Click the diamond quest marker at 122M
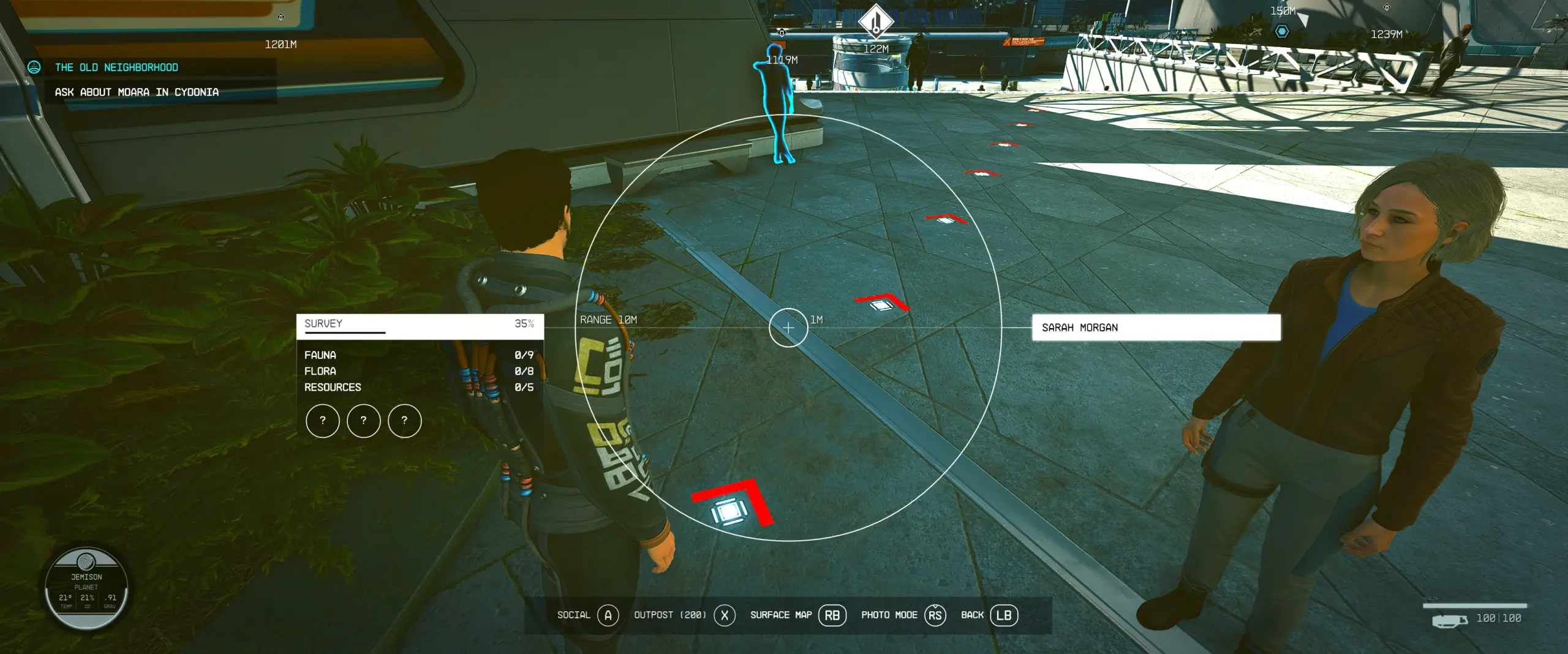The height and width of the screenshot is (654, 1568). pos(876,20)
